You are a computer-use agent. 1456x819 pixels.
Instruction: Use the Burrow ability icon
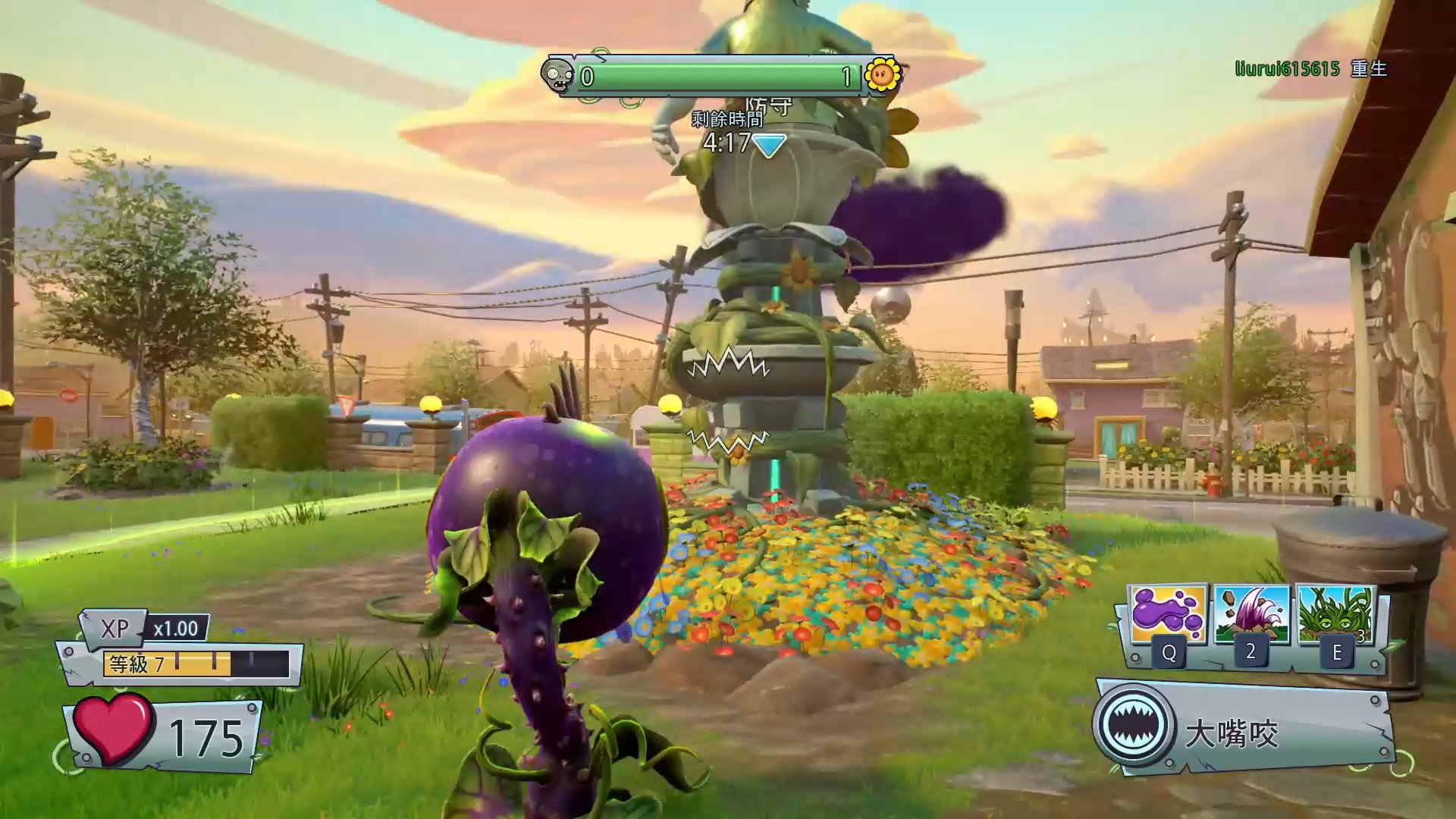1251,615
